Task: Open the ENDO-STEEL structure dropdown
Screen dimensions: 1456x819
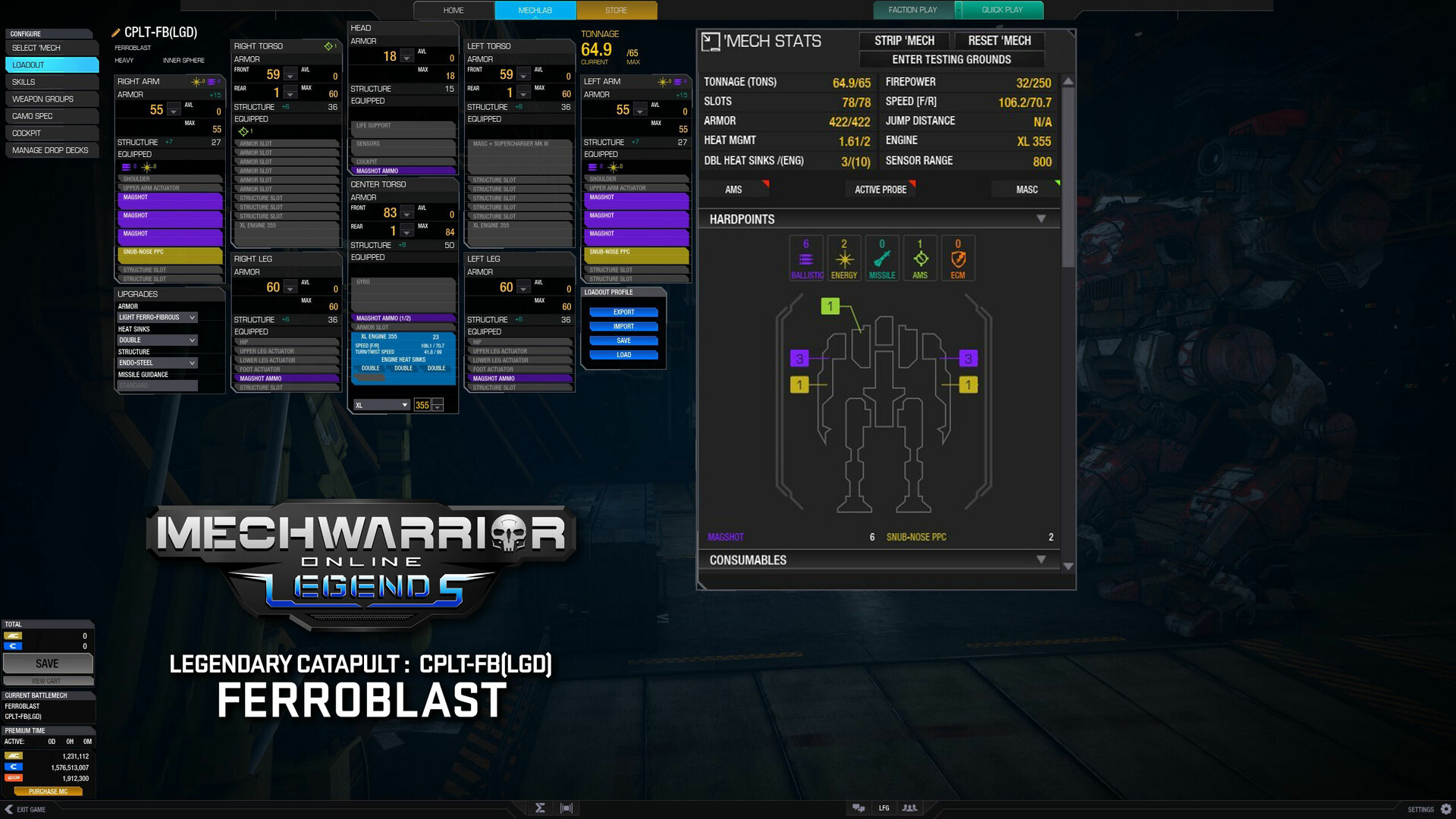Action: click(157, 362)
